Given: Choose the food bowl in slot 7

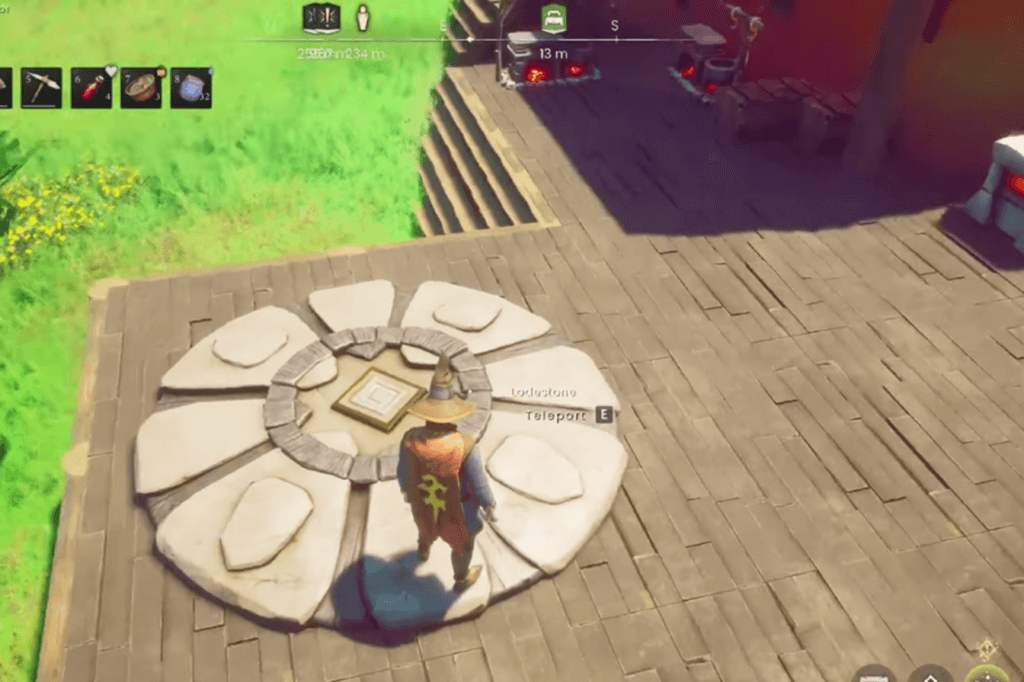Looking at the screenshot, I should pyautogui.click(x=141, y=87).
